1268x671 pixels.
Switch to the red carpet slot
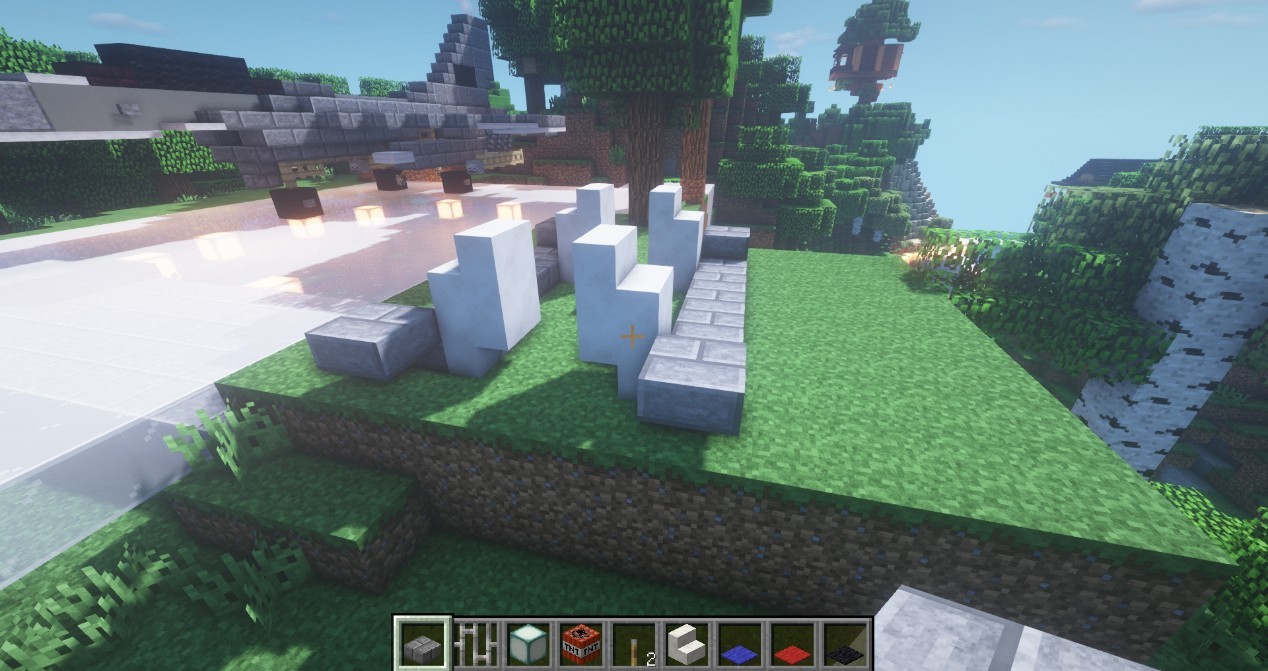(790, 642)
